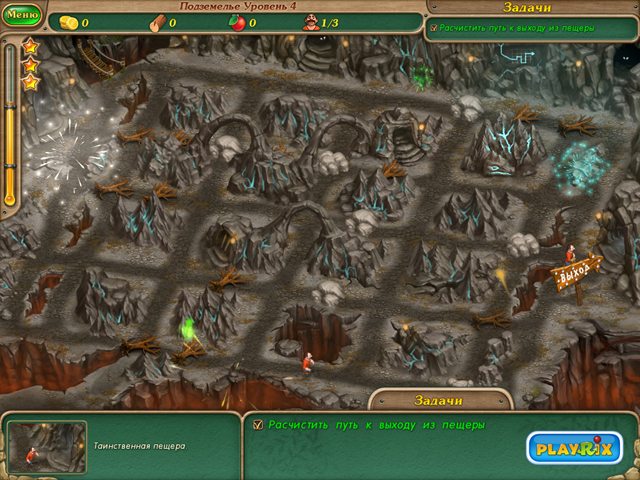Screen dimensions: 640x480
Task: Open the Задачи tab above the bottom panel
Action: [438, 400]
